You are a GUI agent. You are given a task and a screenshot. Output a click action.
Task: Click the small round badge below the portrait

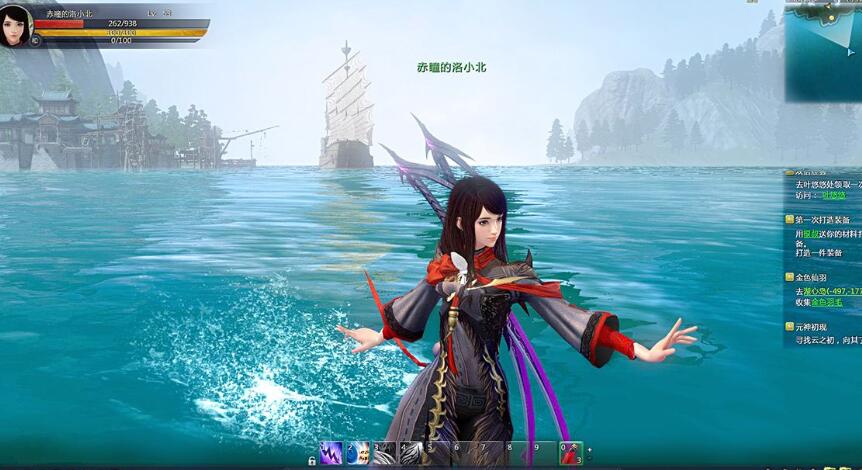[35, 41]
